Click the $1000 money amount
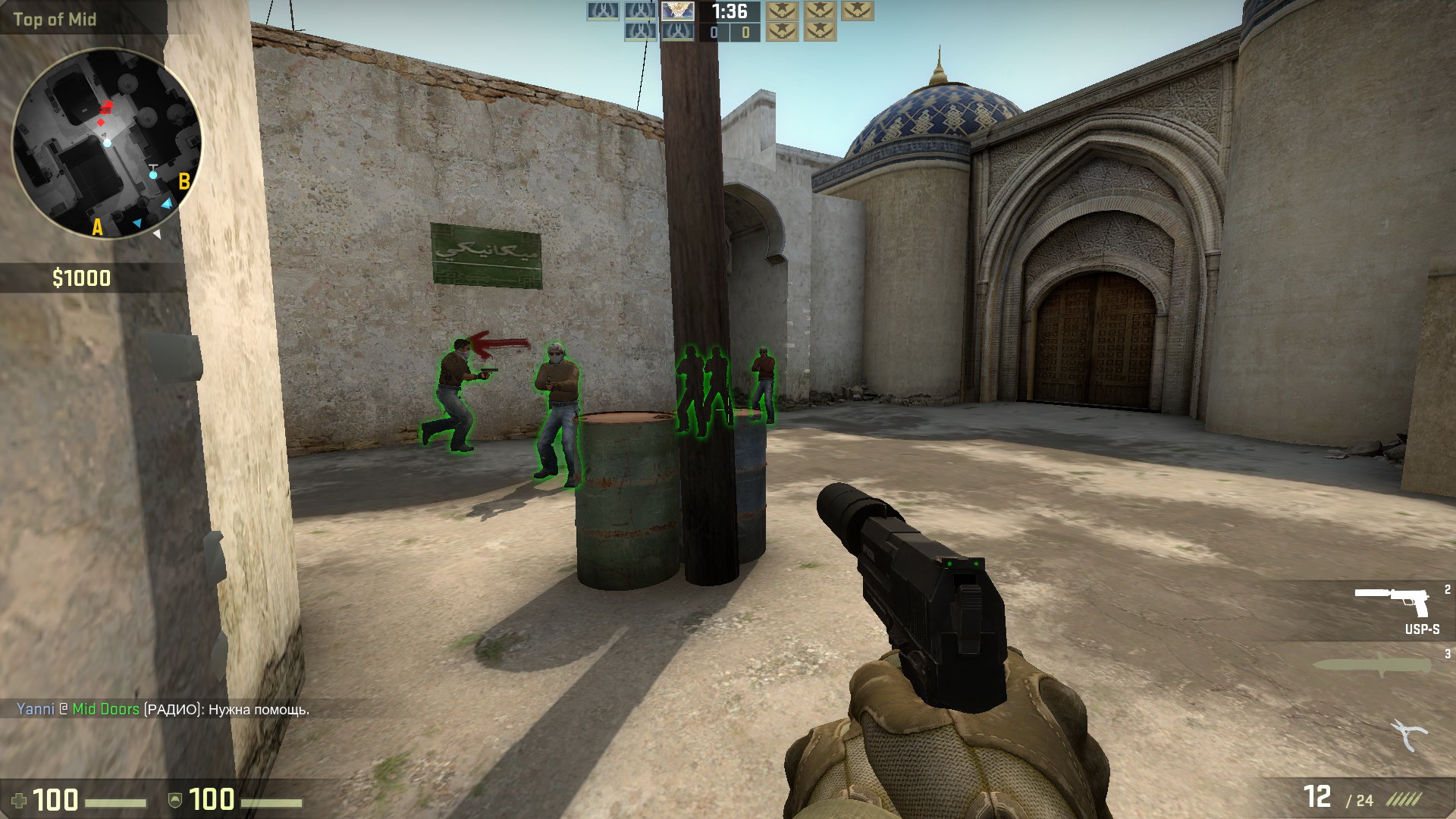 [83, 276]
